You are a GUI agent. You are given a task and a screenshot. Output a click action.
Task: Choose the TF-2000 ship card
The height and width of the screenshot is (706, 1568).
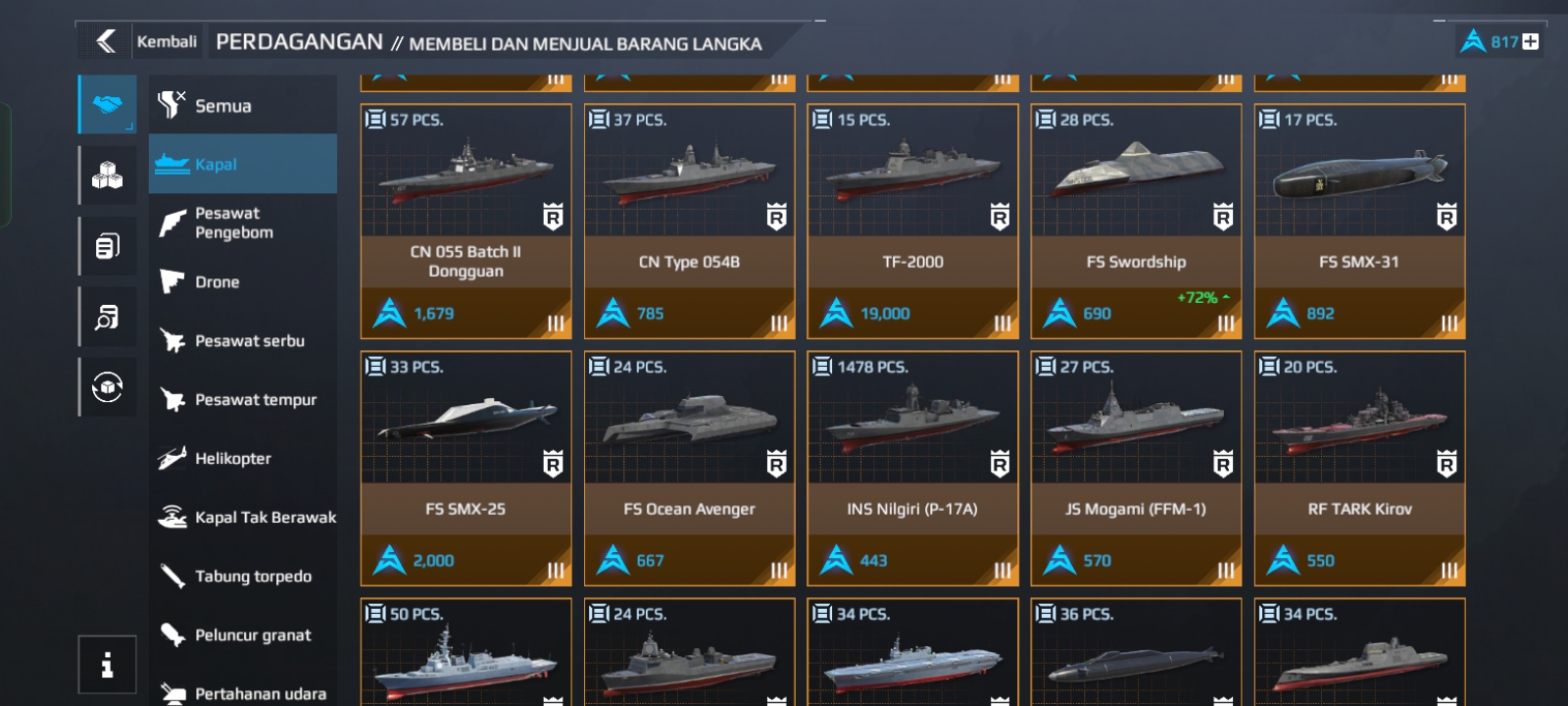(x=912, y=221)
